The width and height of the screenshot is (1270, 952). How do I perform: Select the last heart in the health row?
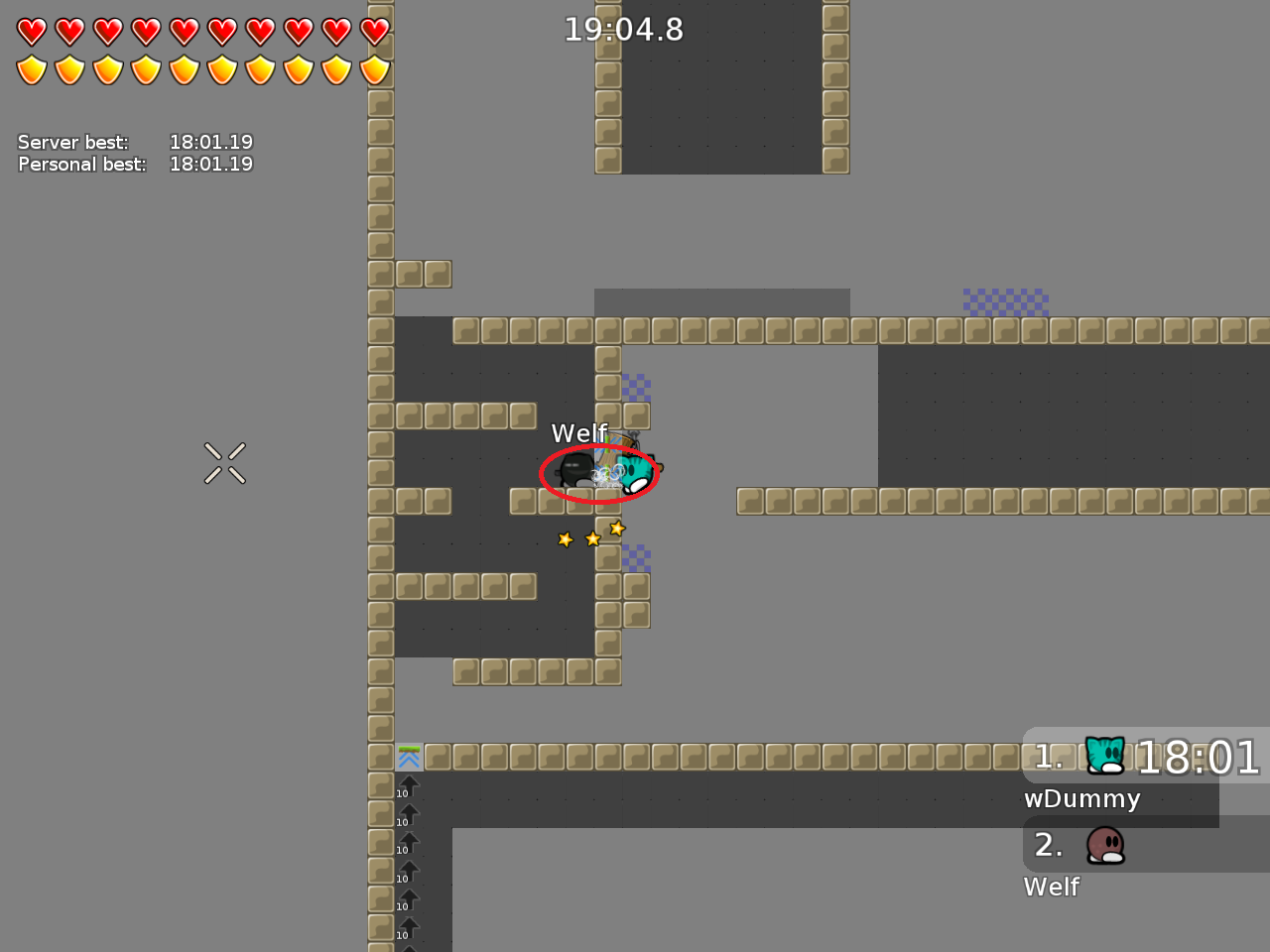pos(375,31)
